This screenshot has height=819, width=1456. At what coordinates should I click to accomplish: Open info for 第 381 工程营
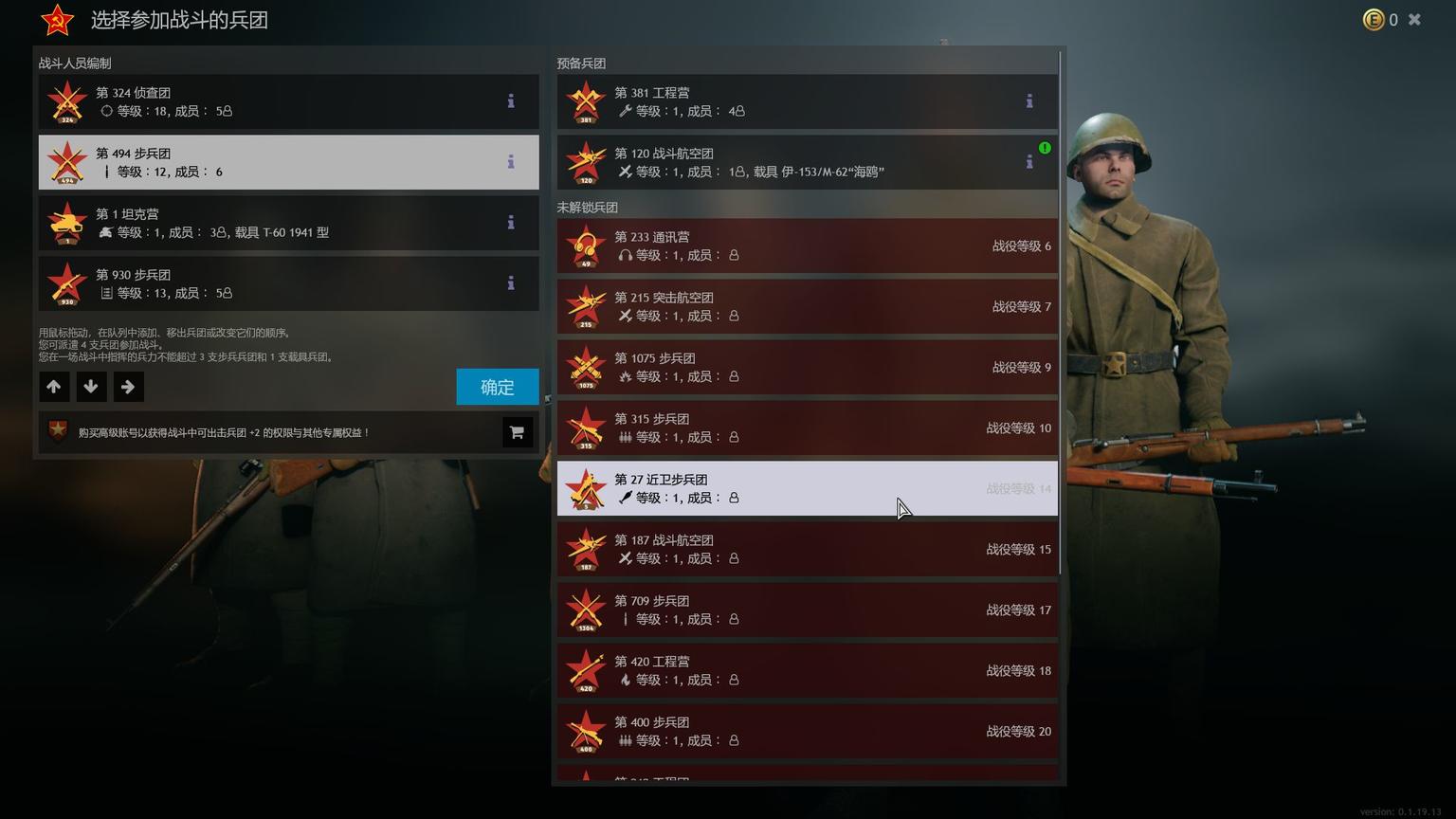coord(1029,101)
